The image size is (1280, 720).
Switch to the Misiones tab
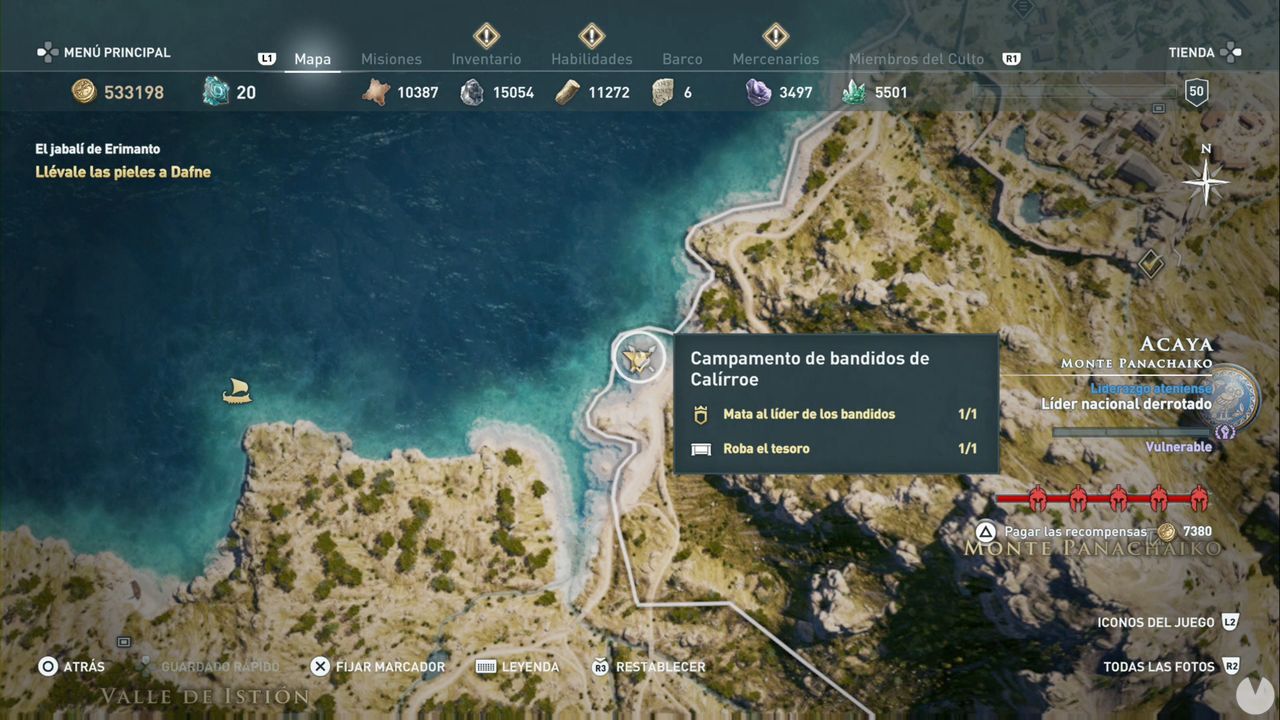coord(391,59)
